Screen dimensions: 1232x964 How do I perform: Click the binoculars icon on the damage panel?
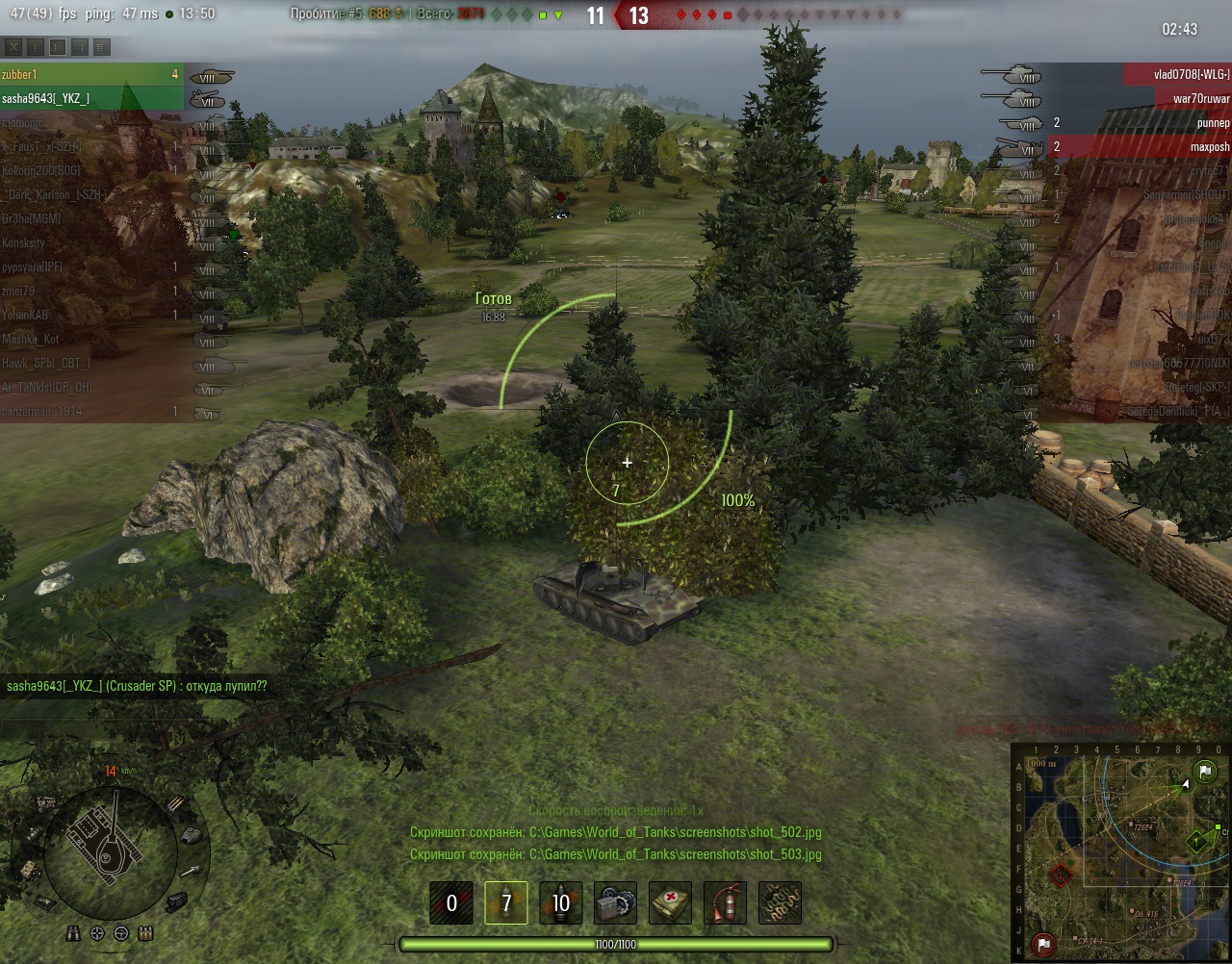click(74, 933)
